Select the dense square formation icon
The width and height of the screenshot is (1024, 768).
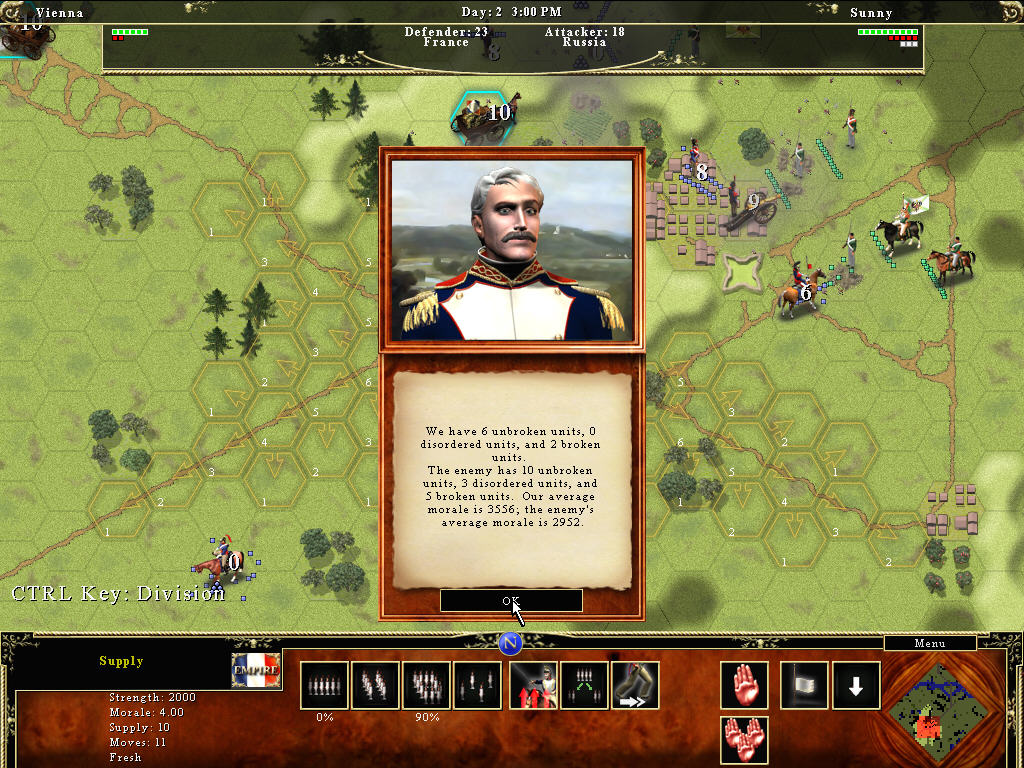click(x=426, y=685)
